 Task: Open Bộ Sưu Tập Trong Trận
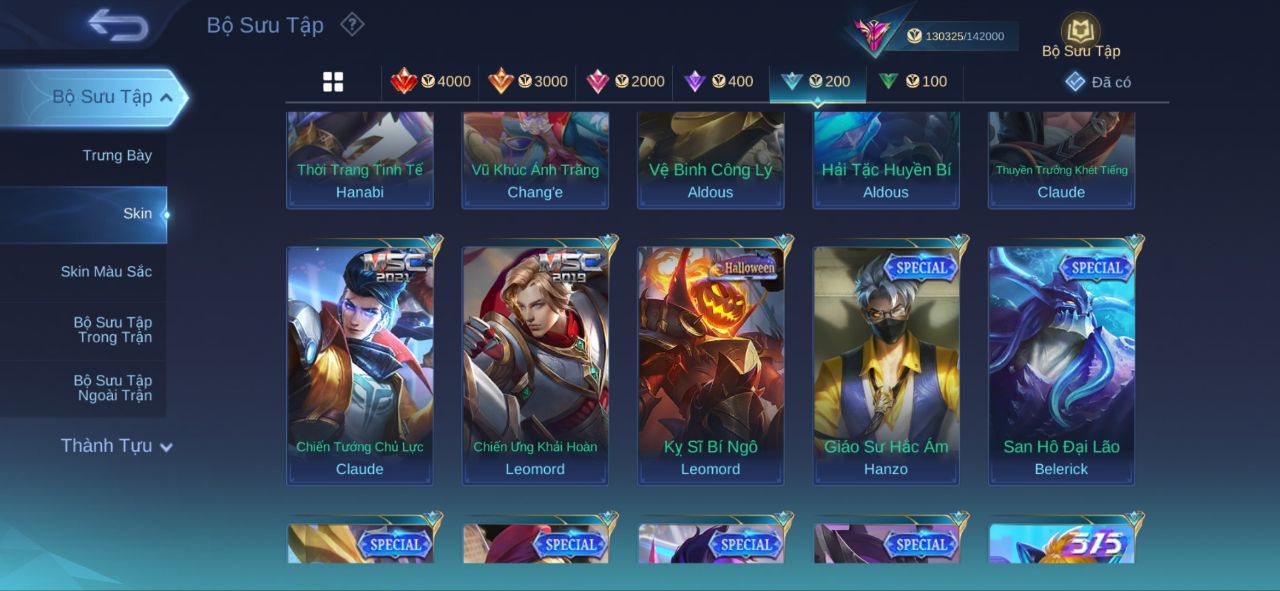coord(113,330)
